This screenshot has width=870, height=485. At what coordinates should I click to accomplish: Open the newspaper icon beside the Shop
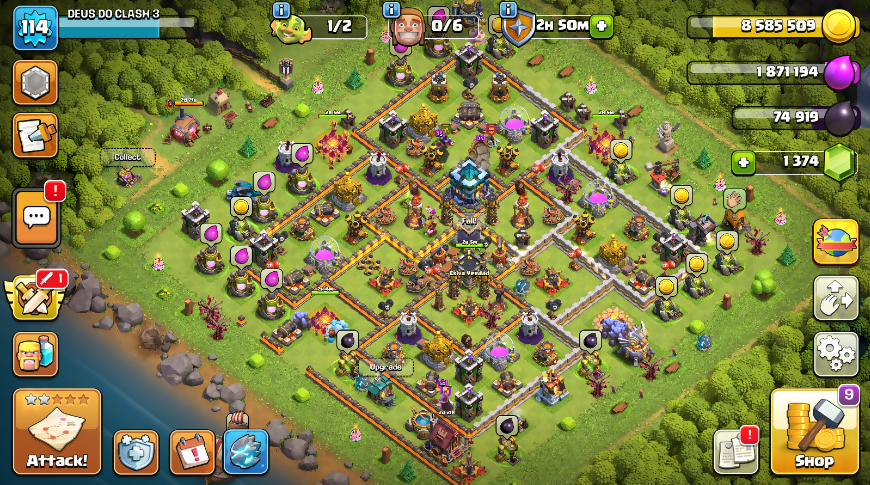736,451
